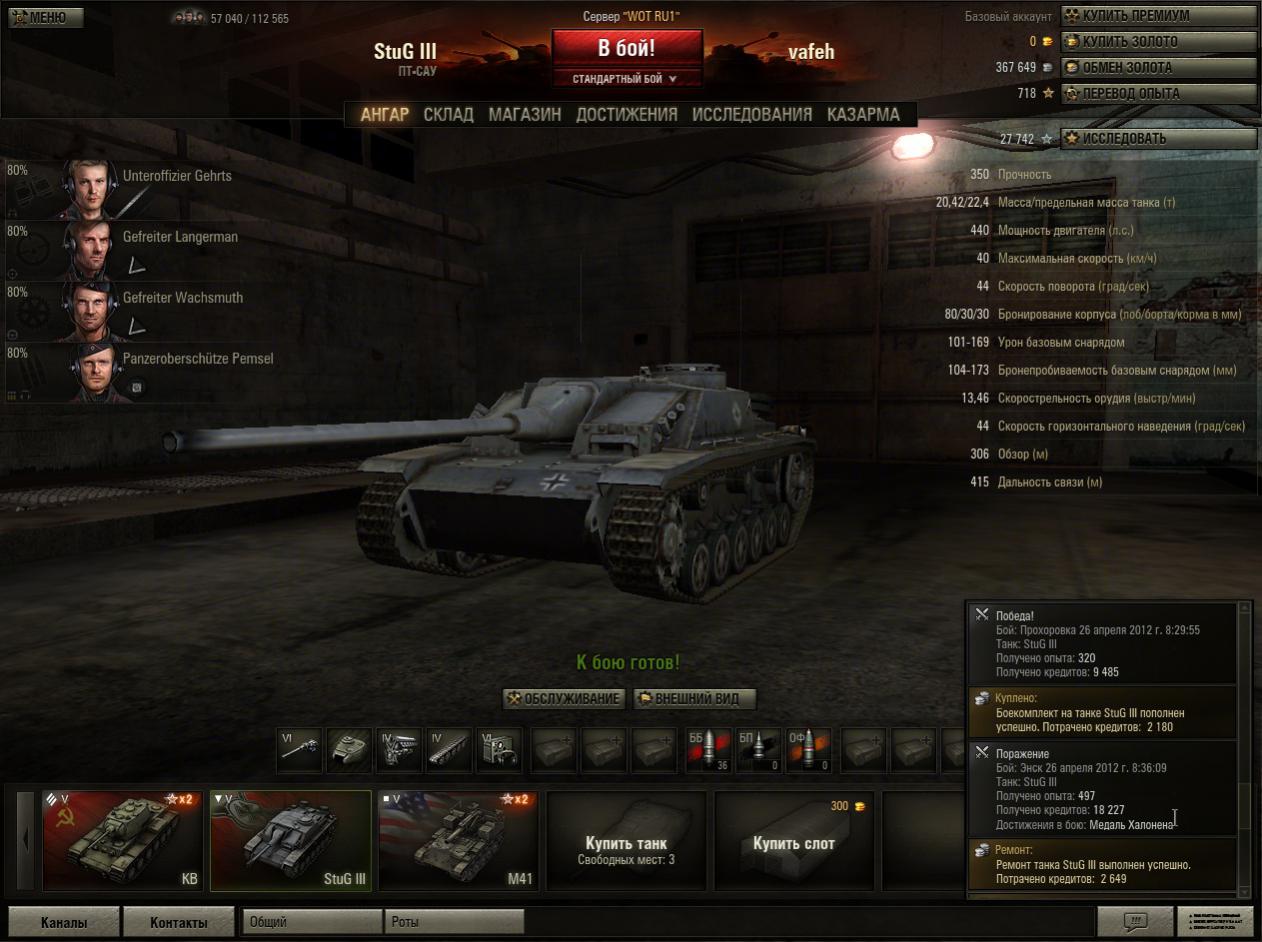Open the Стандартный бой battle type dropdown
The height and width of the screenshot is (942, 1262).
(x=626, y=79)
